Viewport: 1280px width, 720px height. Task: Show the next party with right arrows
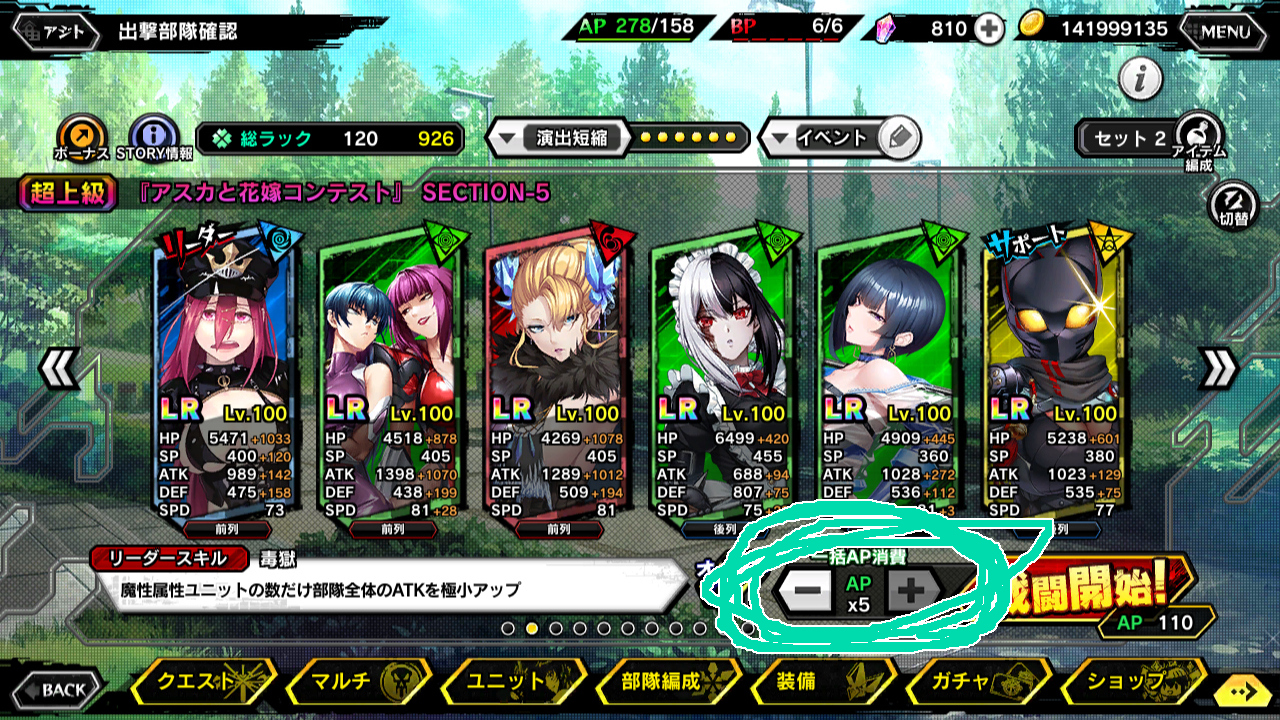[x=1217, y=370]
